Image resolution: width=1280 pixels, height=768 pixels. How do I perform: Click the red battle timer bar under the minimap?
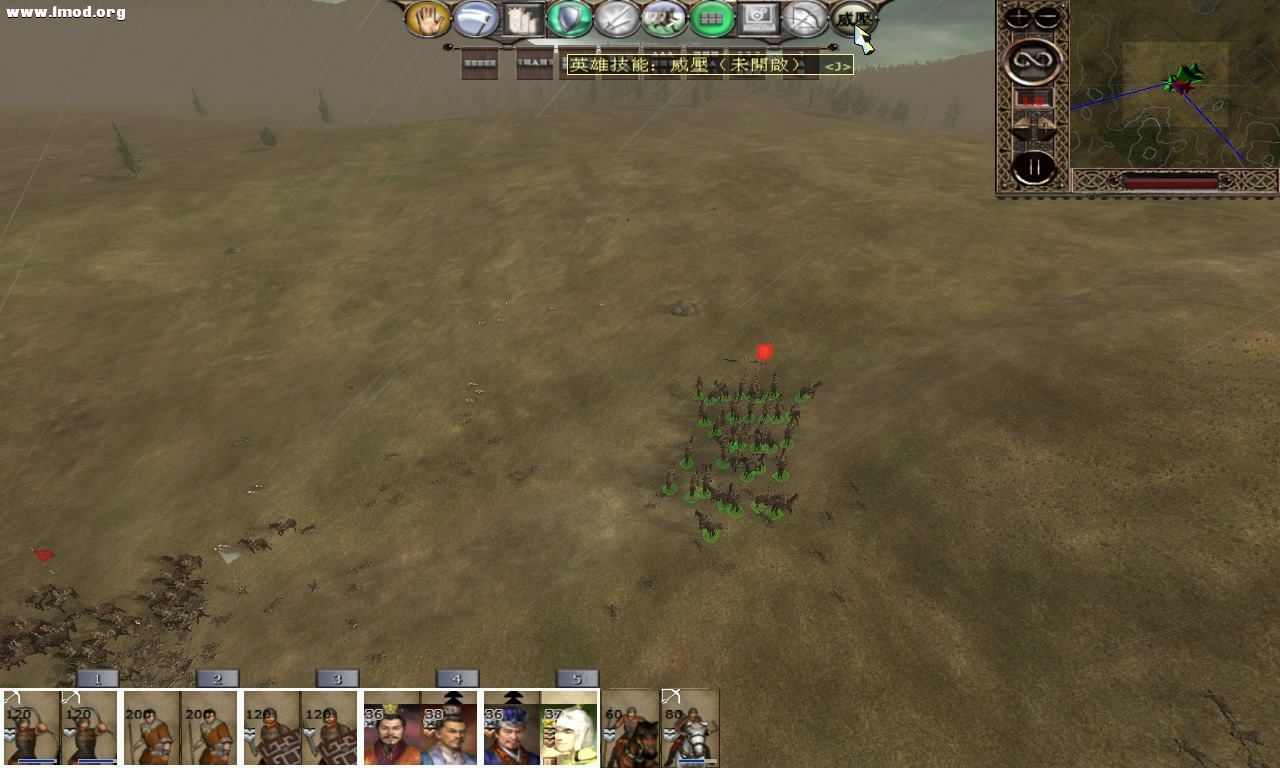pos(1170,182)
